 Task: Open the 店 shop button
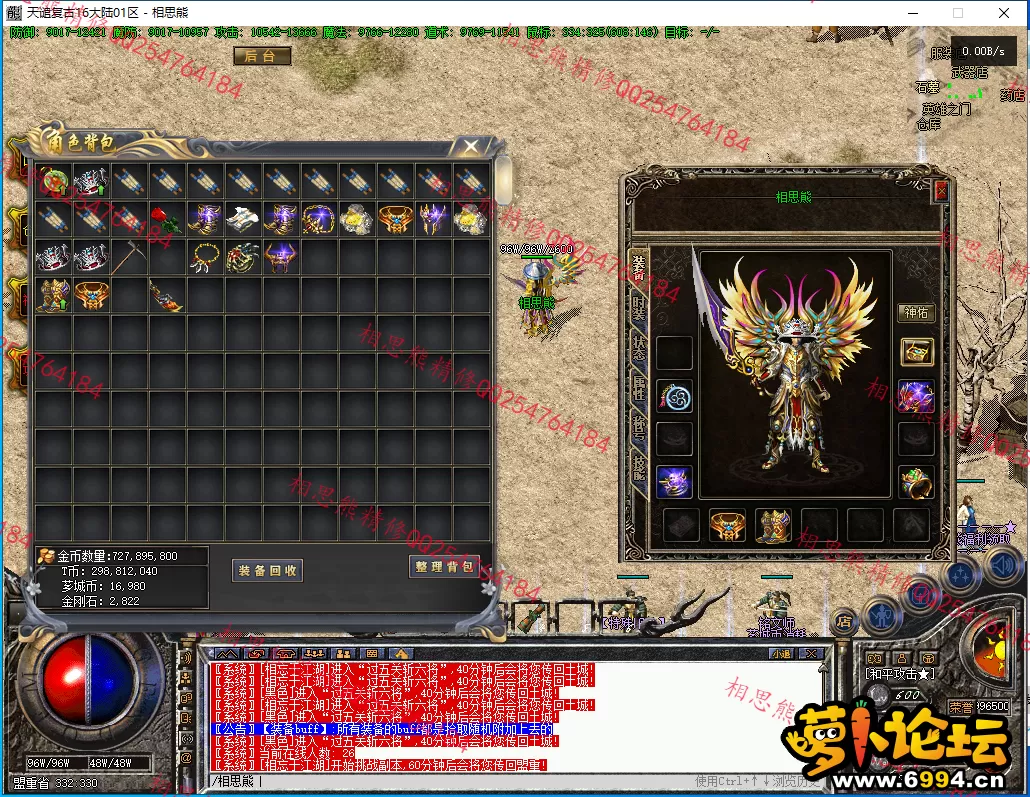(x=843, y=622)
